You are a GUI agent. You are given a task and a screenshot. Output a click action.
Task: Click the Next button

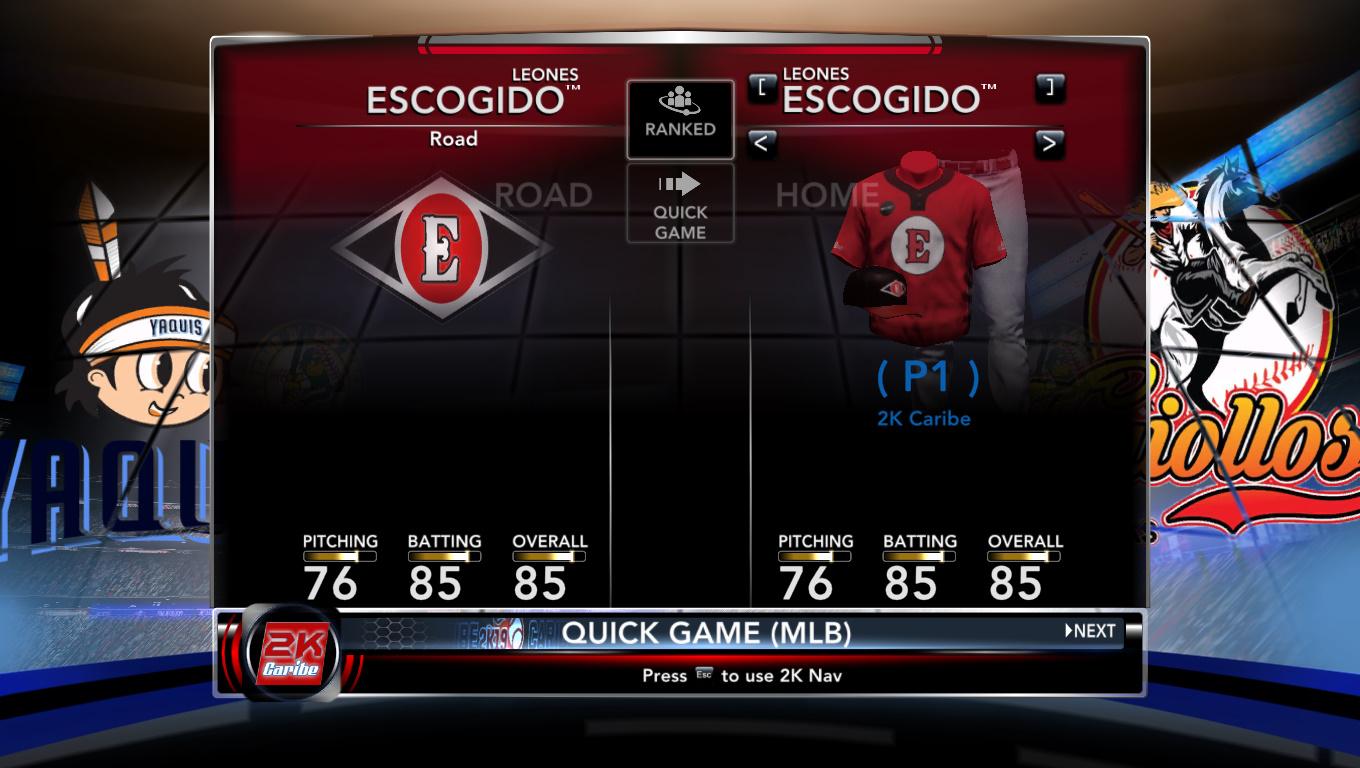point(1090,631)
